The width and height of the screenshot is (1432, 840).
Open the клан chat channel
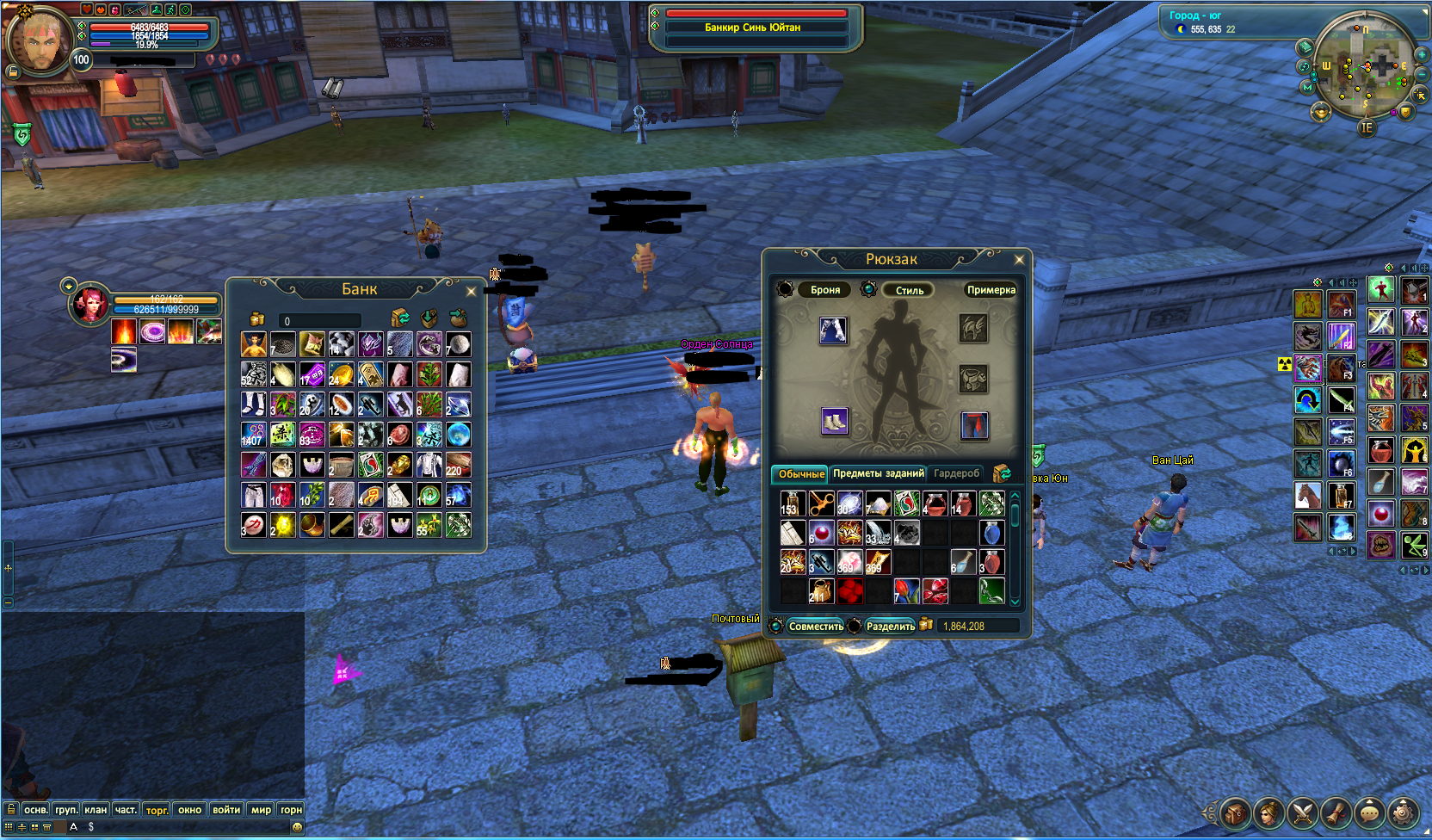[x=96, y=810]
